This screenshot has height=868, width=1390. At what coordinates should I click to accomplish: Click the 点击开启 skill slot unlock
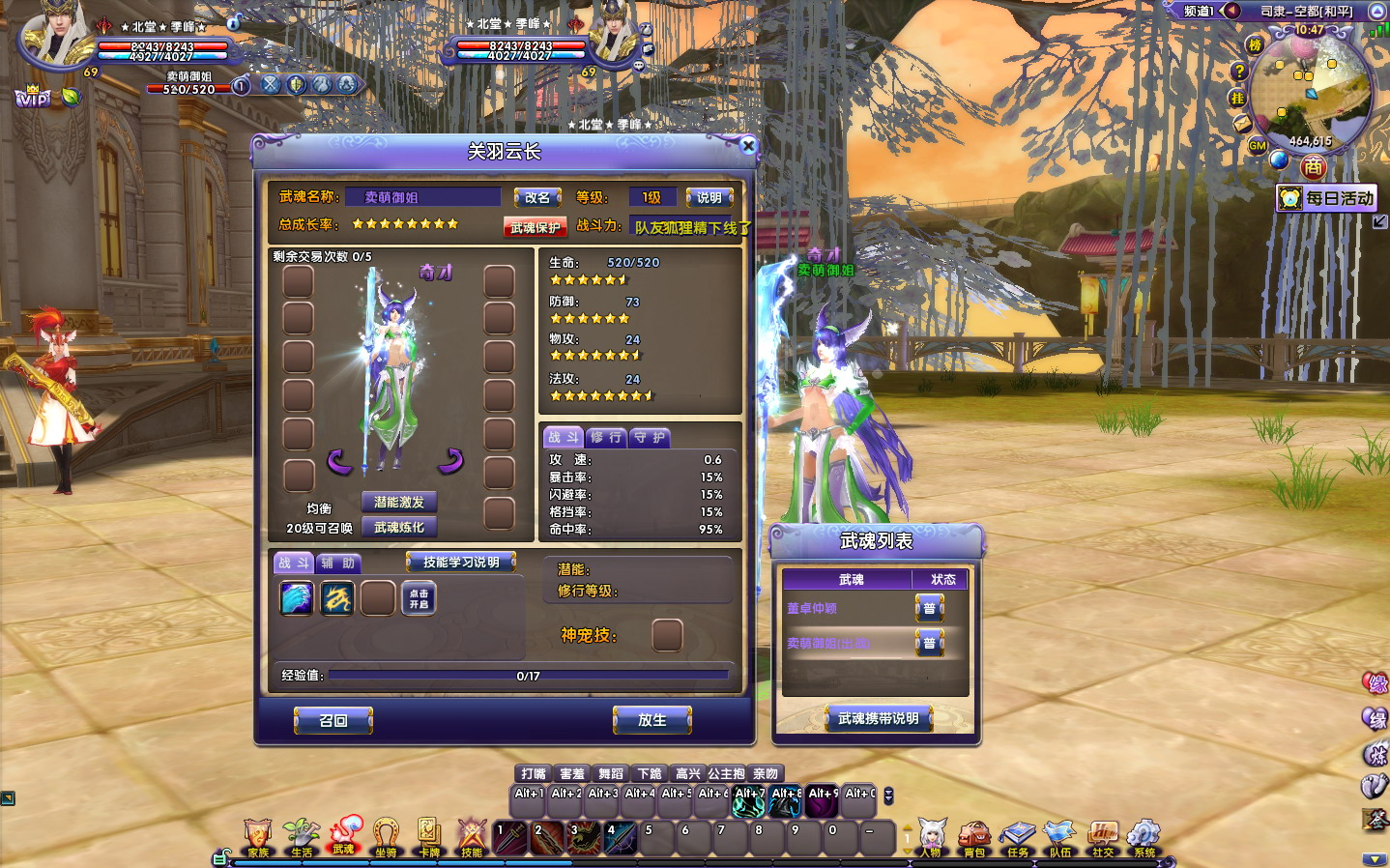click(419, 598)
